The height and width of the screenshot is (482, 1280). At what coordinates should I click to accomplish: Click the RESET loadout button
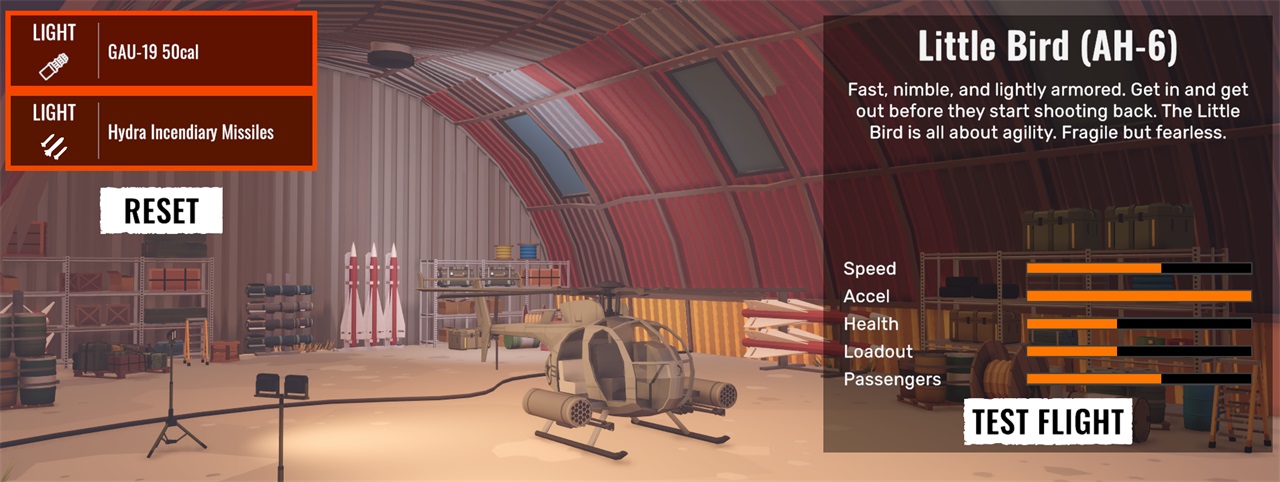160,211
